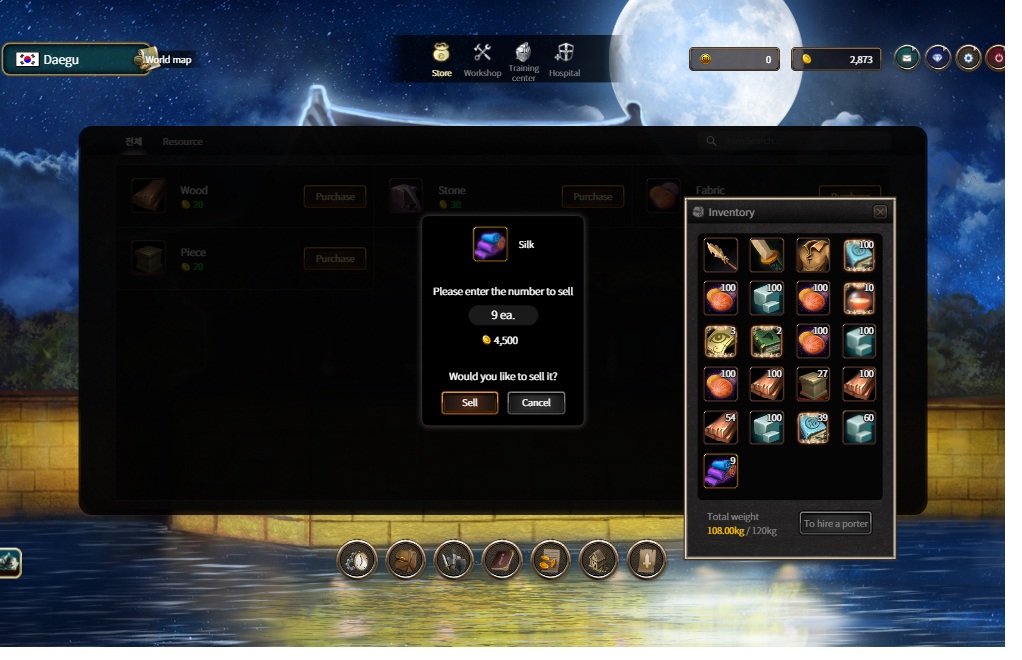Select the red potion bowl stack of 10
1022x660 pixels.
pos(859,298)
